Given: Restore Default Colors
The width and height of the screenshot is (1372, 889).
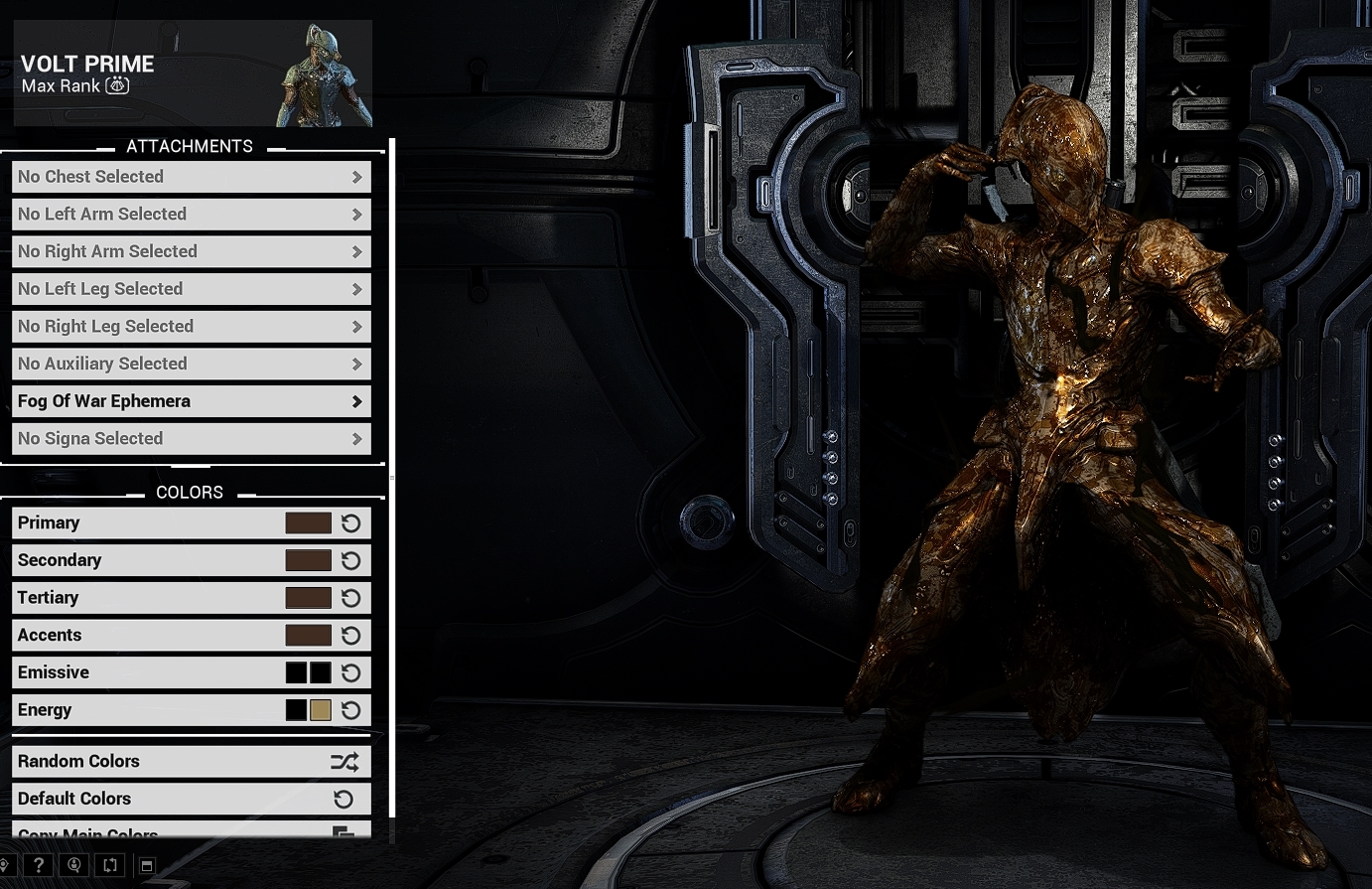Looking at the screenshot, I should [191, 800].
